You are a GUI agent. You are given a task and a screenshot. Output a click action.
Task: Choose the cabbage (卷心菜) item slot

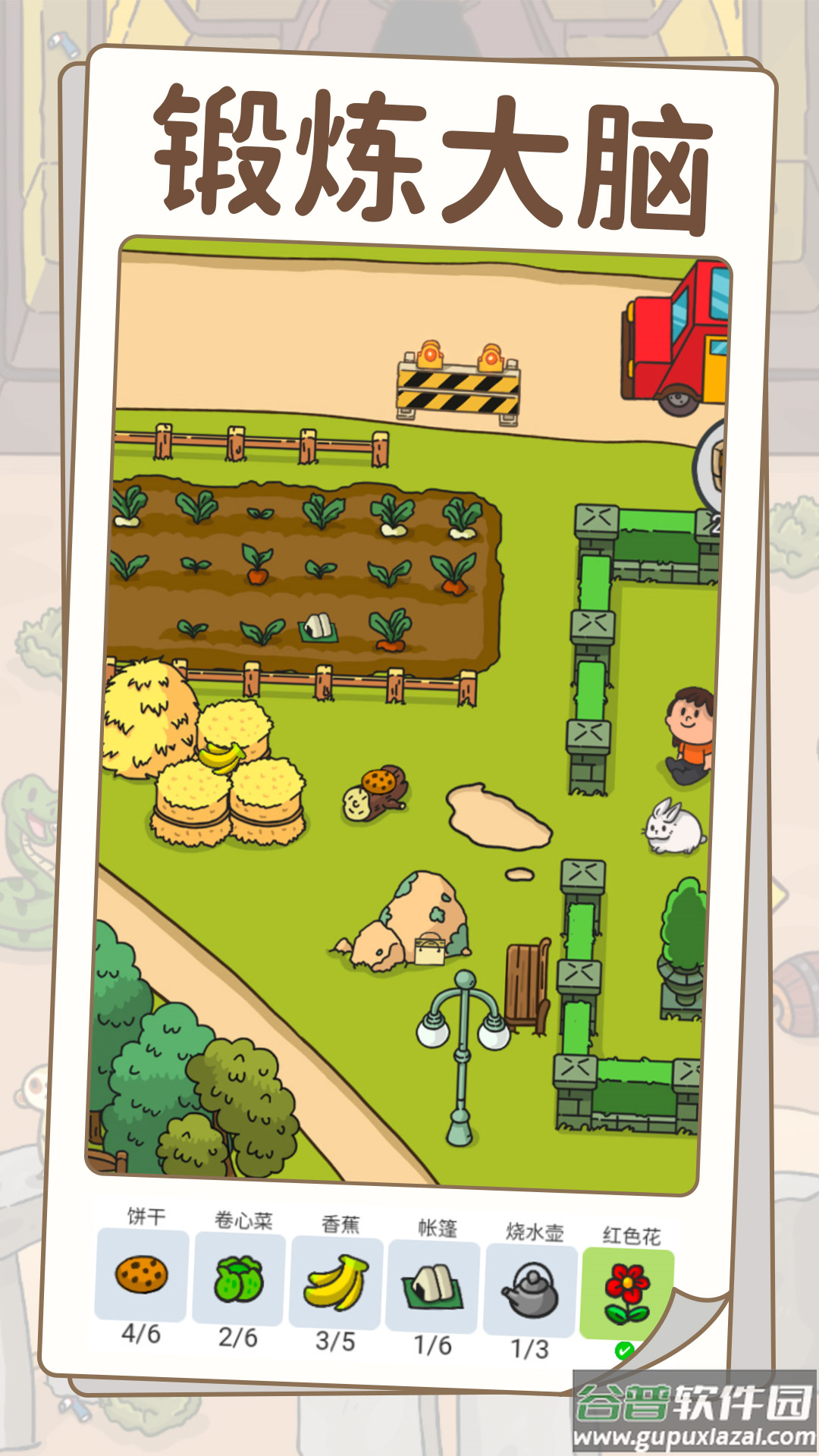click(239, 1279)
